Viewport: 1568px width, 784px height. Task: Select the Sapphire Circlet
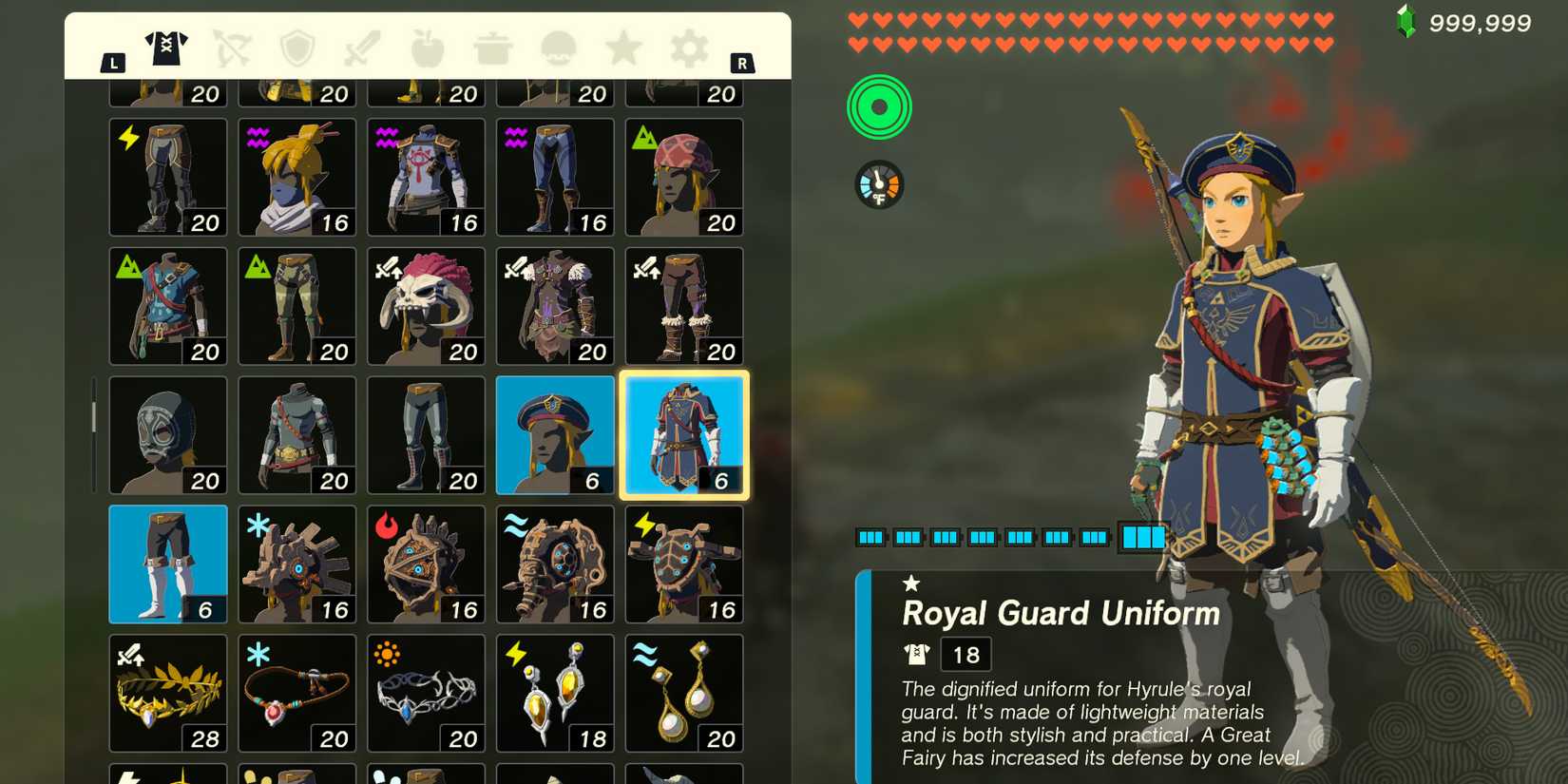(x=426, y=693)
